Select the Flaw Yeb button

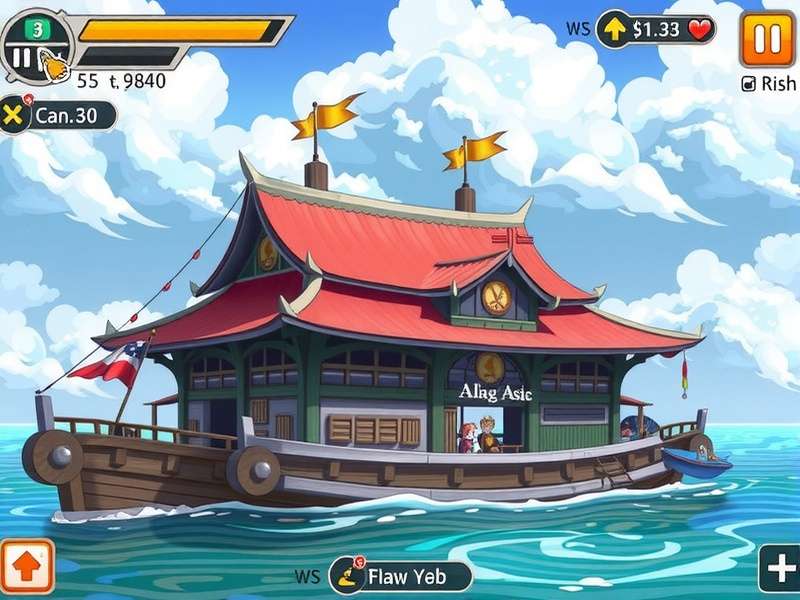(x=401, y=576)
